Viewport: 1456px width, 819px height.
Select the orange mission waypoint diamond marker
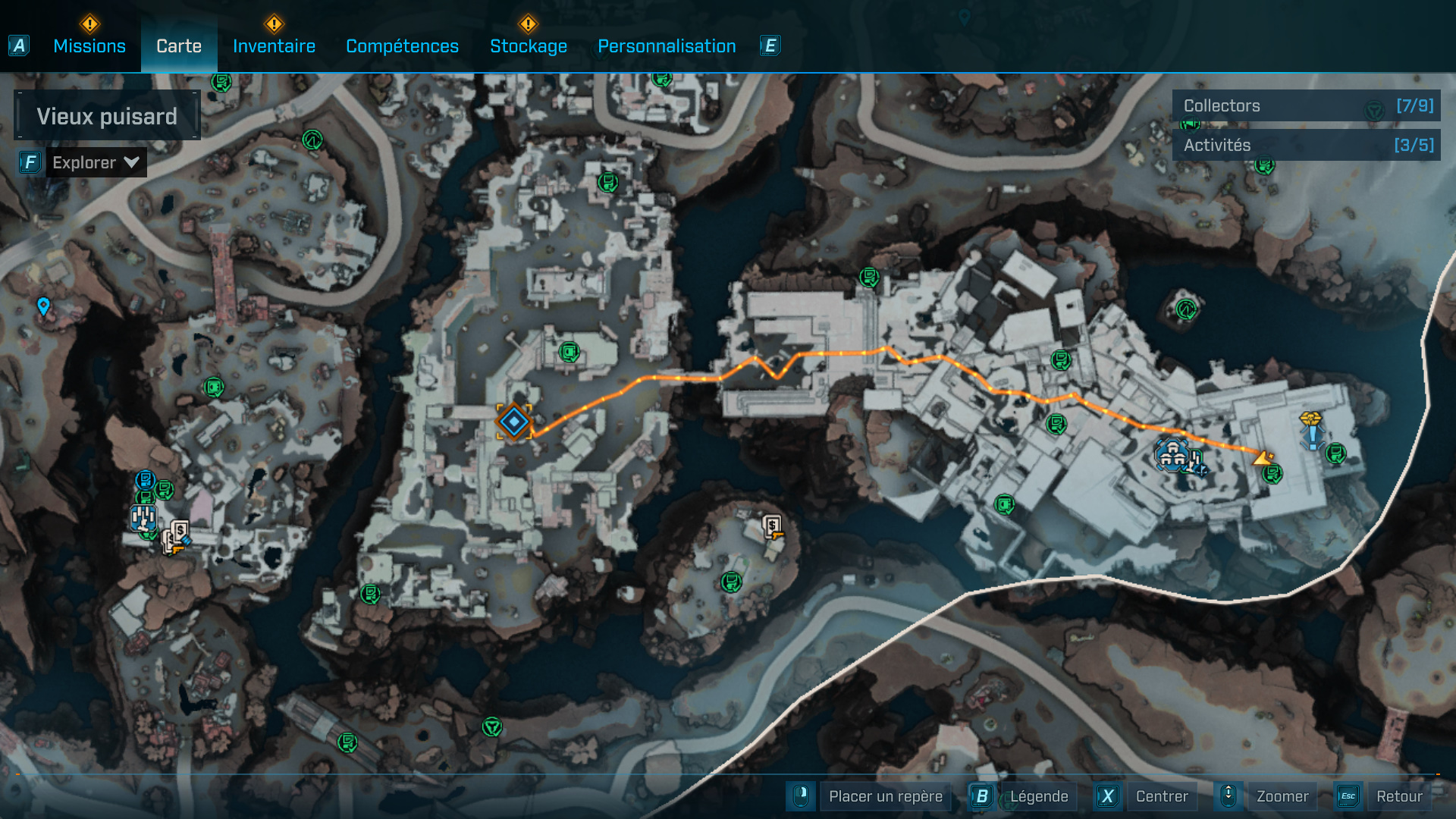pos(513,423)
